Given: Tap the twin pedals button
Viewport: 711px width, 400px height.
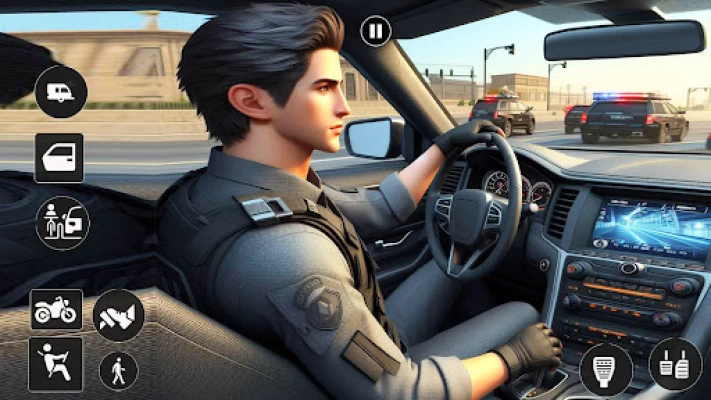Looking at the screenshot, I should [675, 364].
